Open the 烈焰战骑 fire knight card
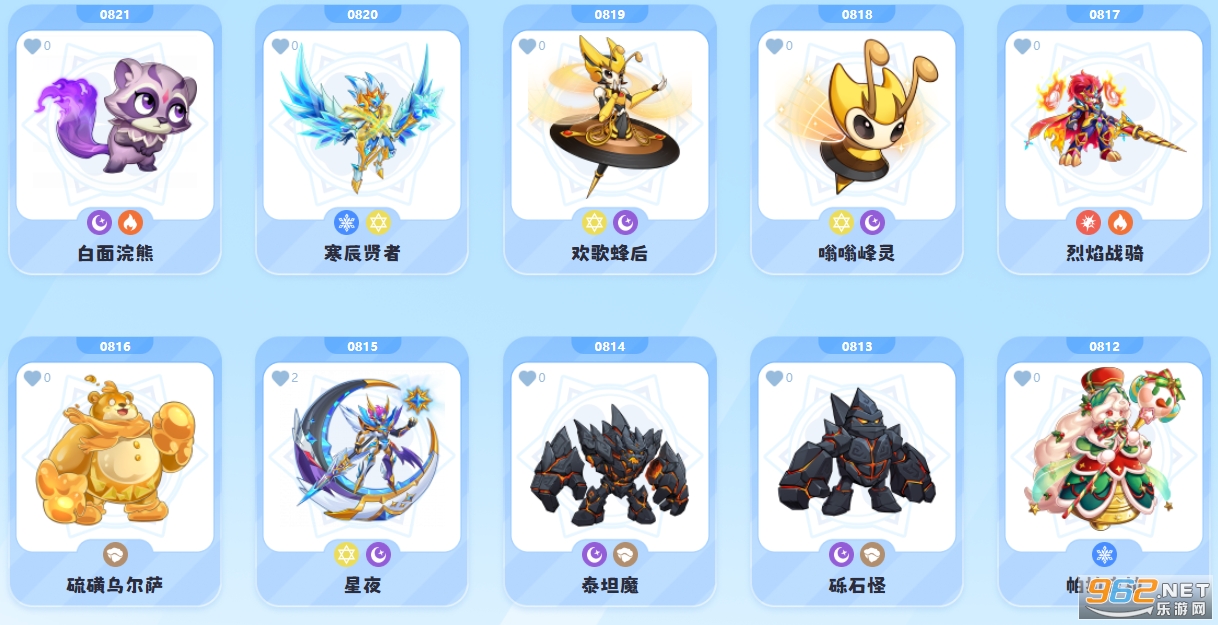Image resolution: width=1218 pixels, height=625 pixels. click(1104, 125)
